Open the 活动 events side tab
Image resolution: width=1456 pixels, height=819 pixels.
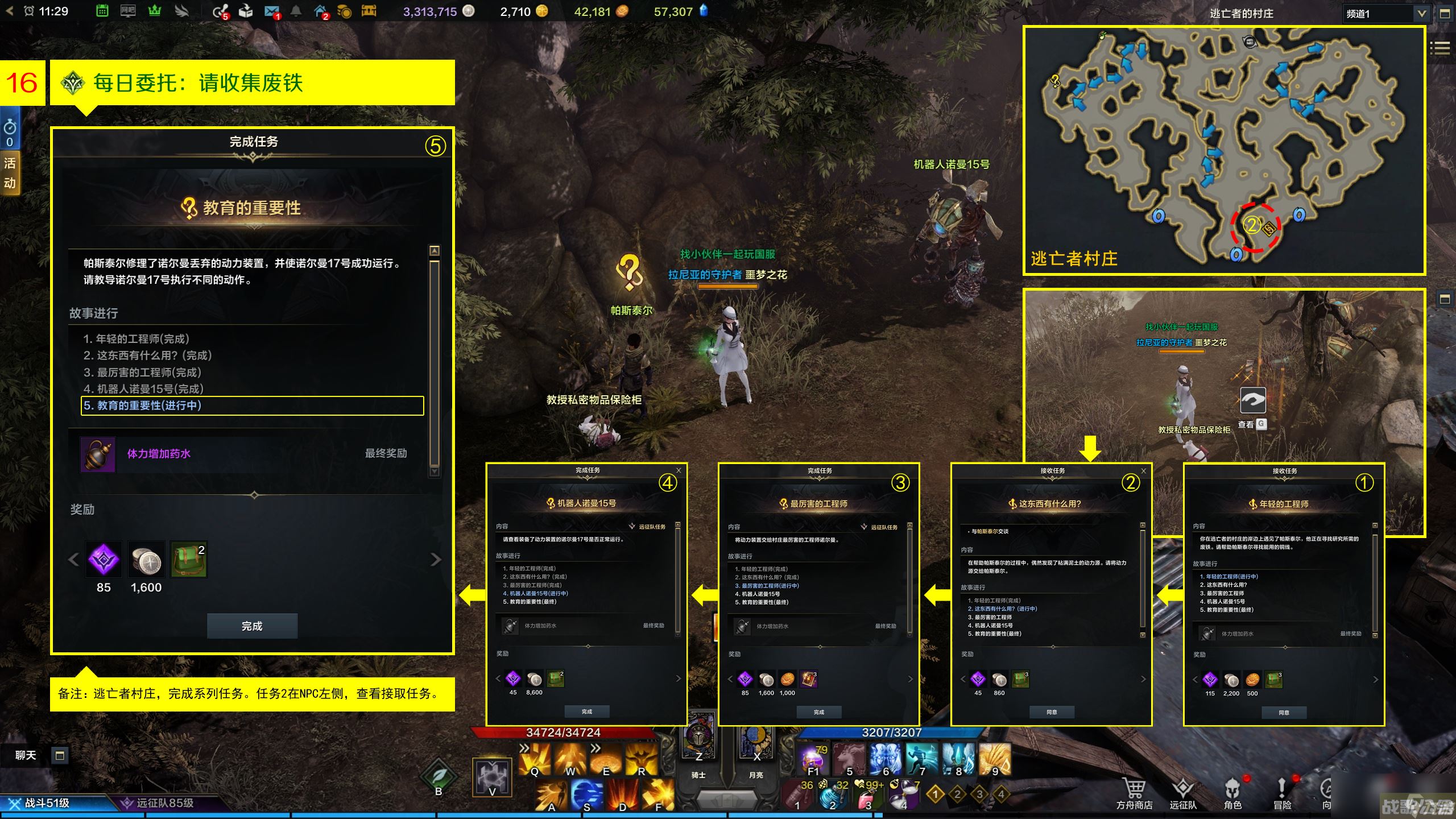tap(10, 172)
